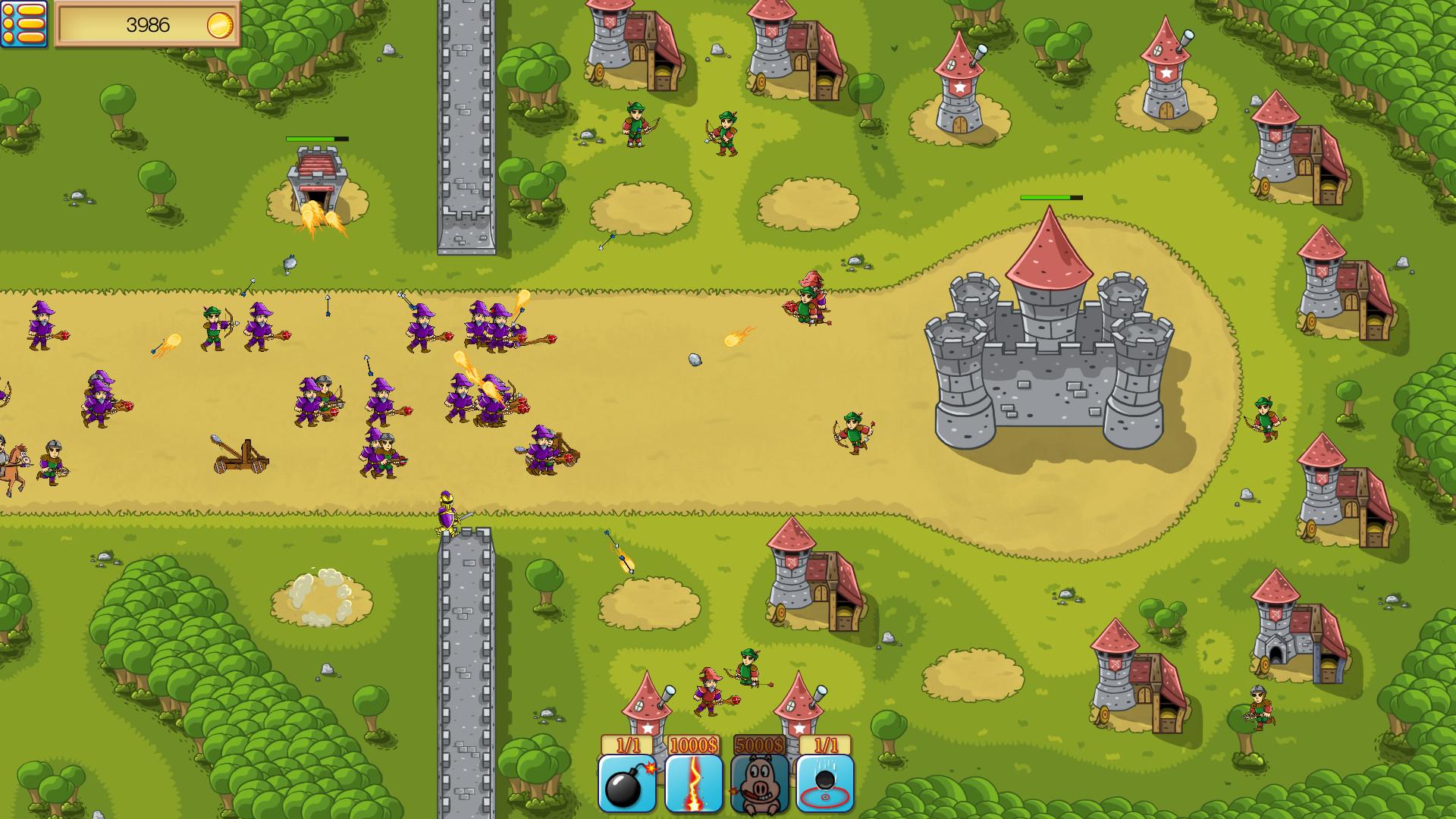Image resolution: width=1456 pixels, height=819 pixels.
Task: Open the menu icon in top-left corner
Action: 24,24
